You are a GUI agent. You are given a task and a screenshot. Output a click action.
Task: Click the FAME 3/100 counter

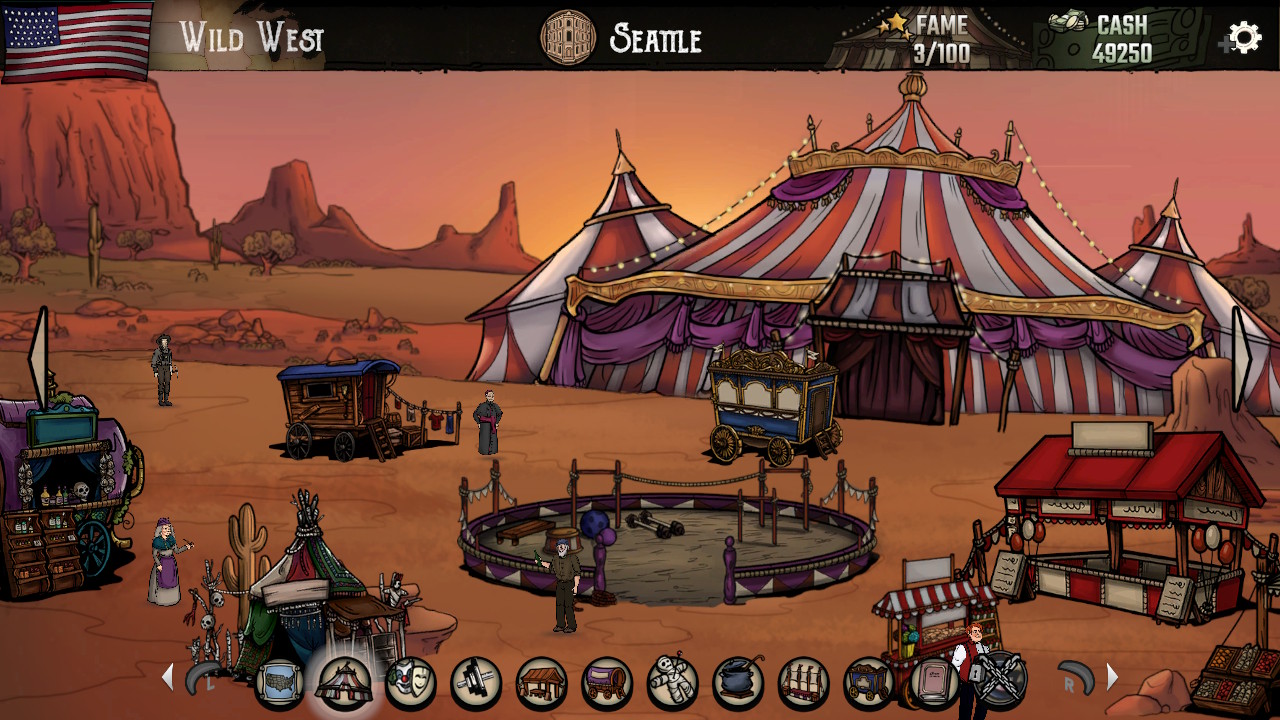[940, 35]
